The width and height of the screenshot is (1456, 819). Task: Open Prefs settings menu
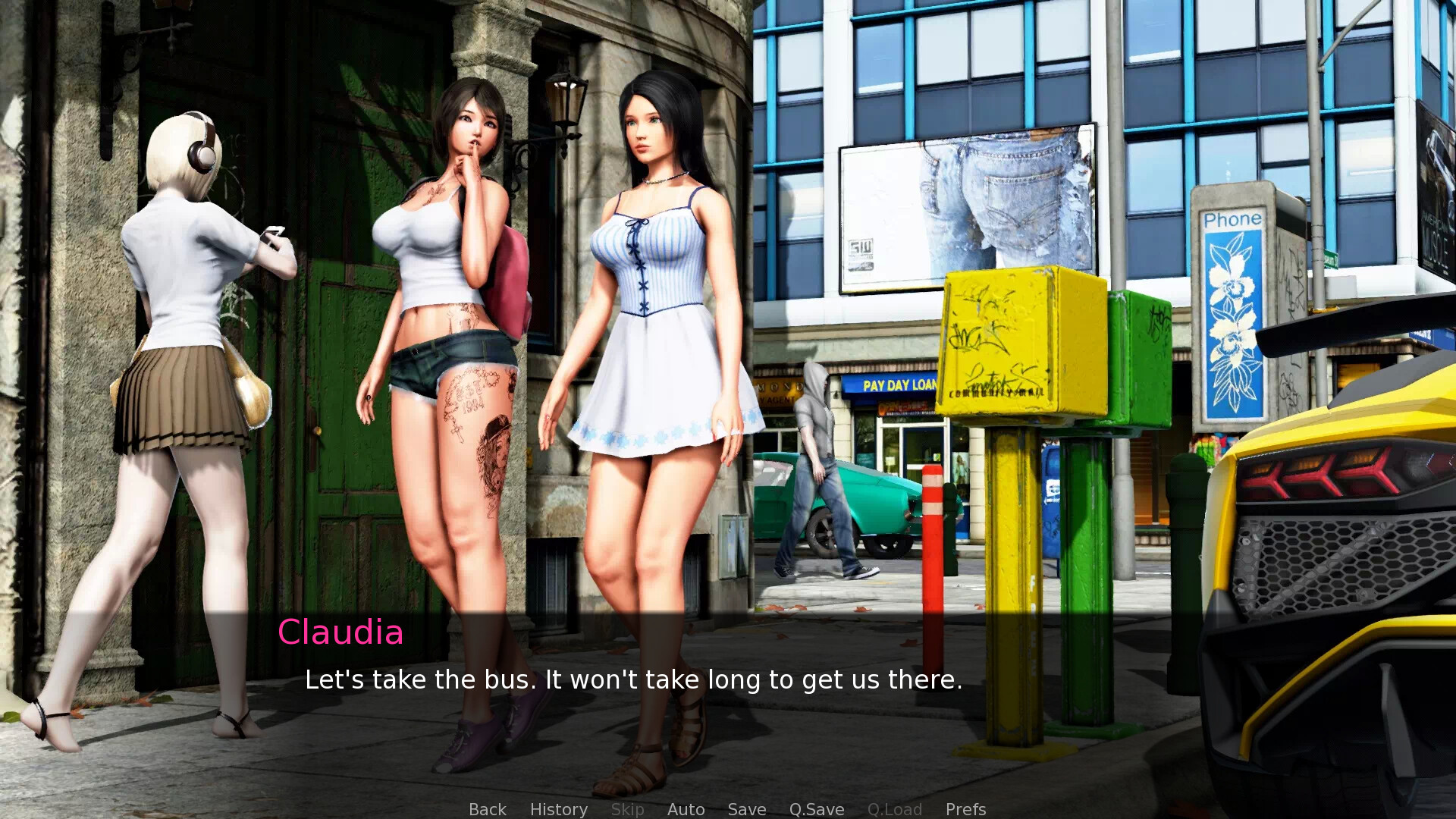(x=965, y=809)
